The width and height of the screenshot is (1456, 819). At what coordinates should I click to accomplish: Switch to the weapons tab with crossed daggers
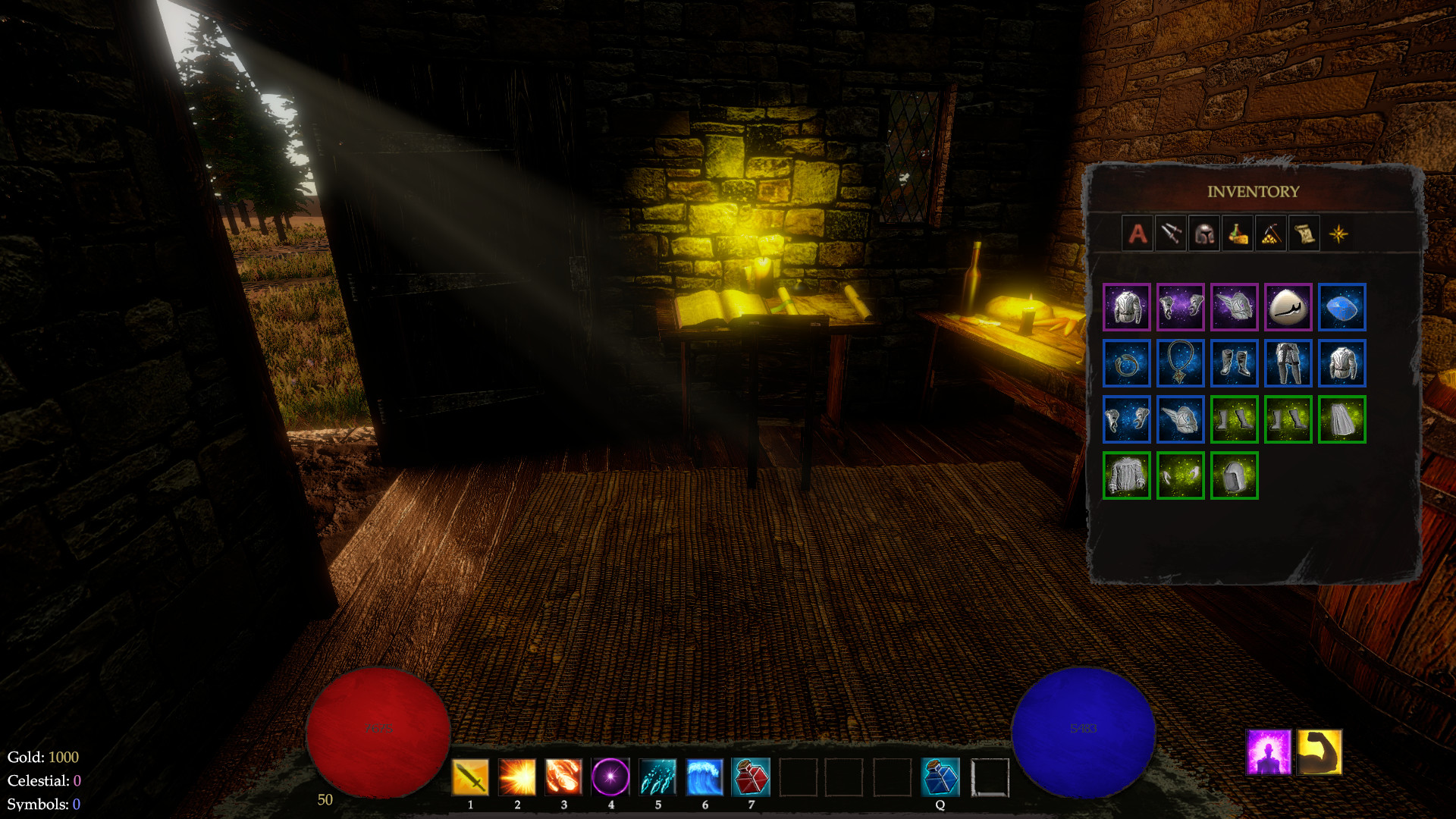click(1172, 234)
